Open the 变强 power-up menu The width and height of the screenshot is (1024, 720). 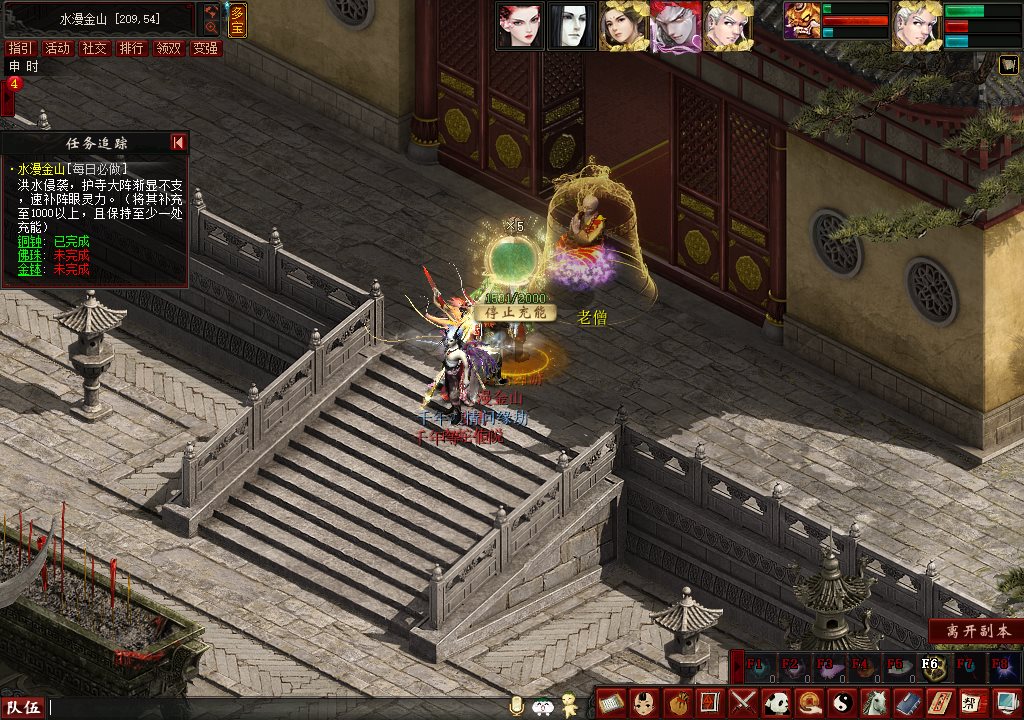(x=205, y=48)
